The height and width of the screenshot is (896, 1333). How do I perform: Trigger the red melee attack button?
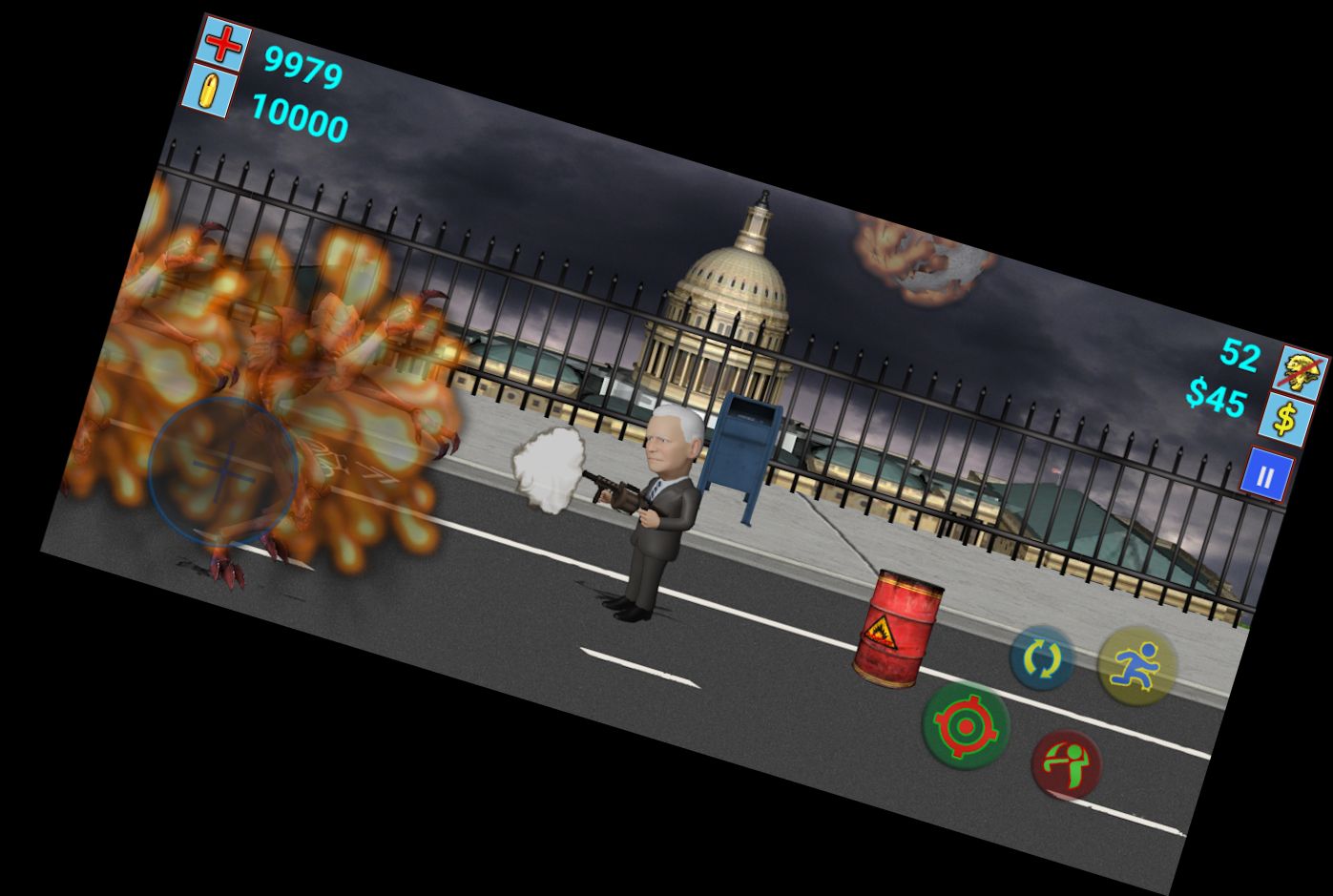[1066, 764]
